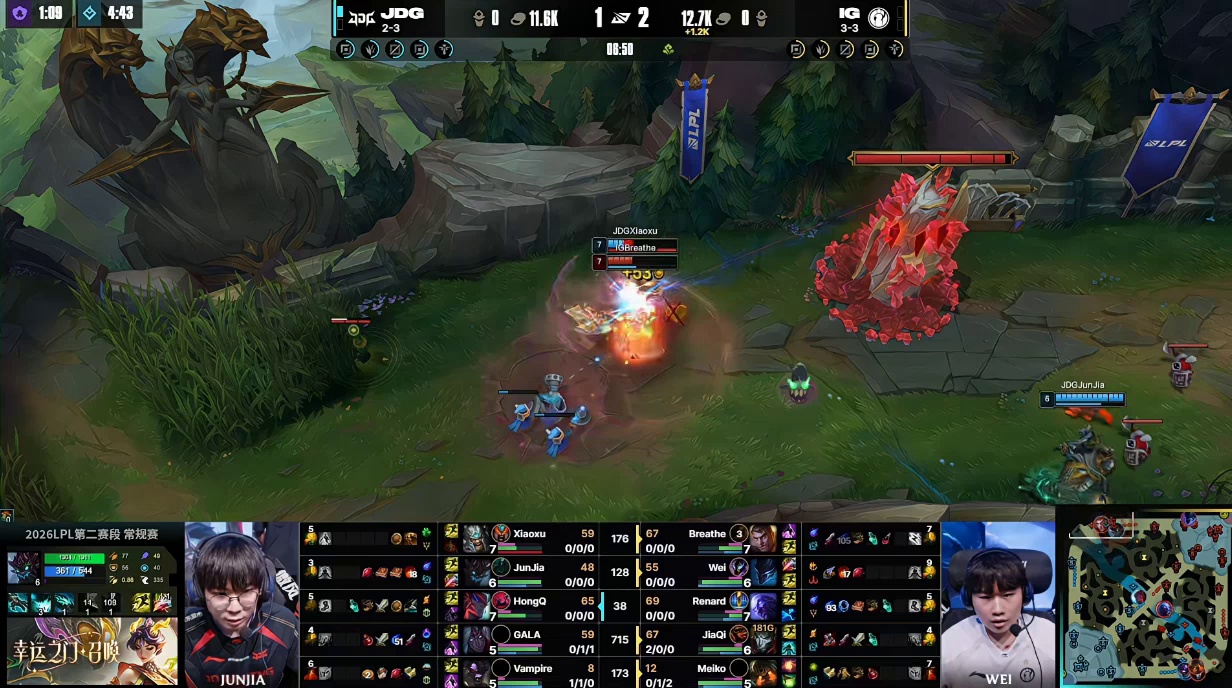This screenshot has height=688, width=1232.
Task: Click the JUNJIA player webcam thumbnail
Action: [x=241, y=604]
